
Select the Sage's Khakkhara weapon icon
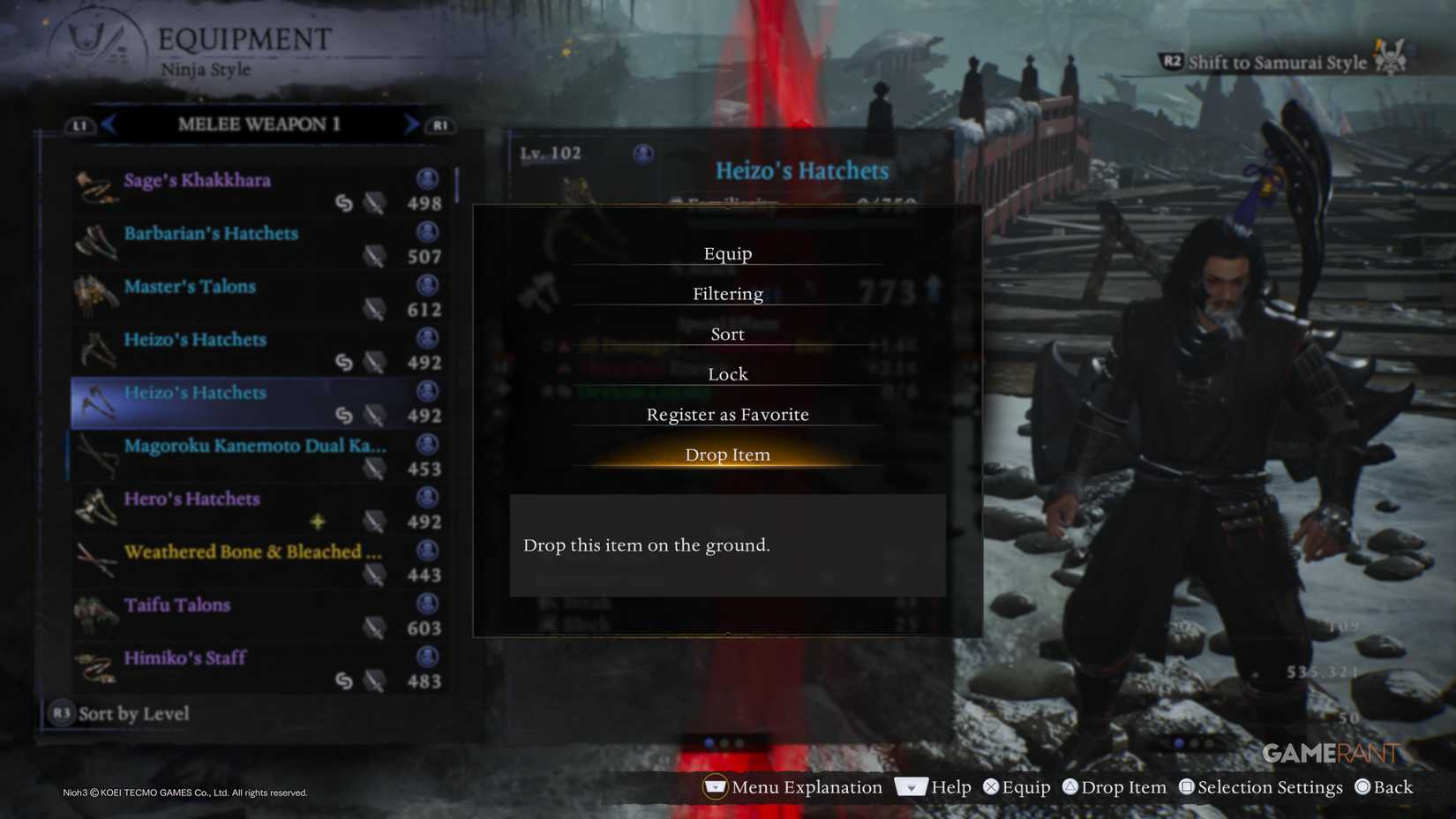coord(95,189)
